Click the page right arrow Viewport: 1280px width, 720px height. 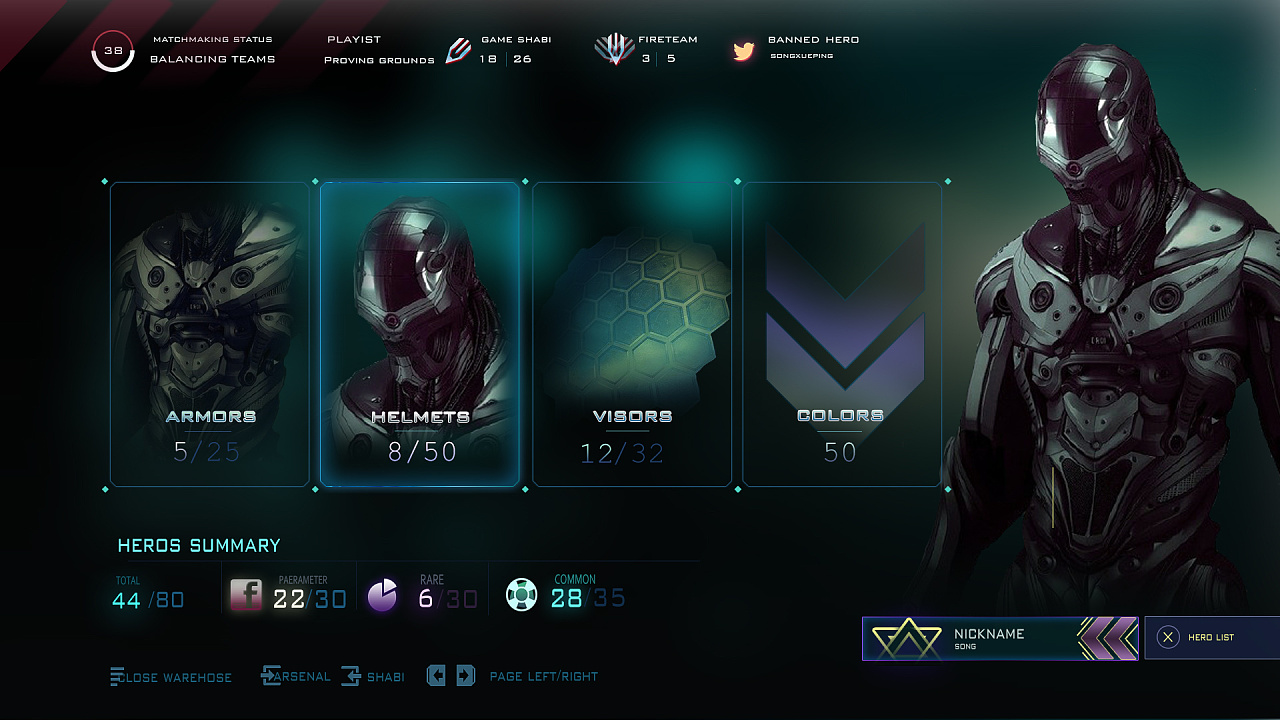click(465, 676)
